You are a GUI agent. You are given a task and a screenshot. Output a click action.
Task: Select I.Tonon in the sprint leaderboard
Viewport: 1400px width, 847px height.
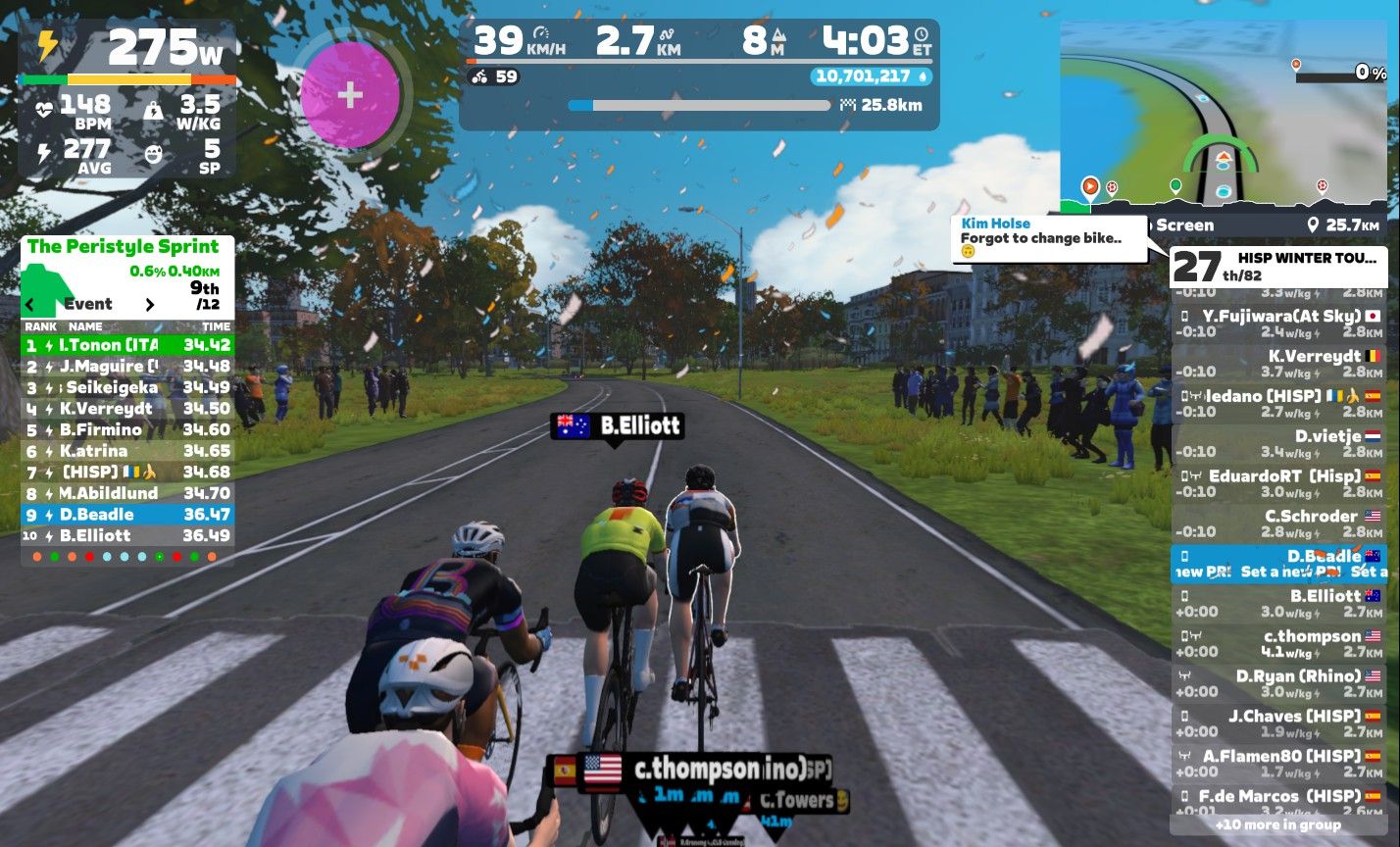tap(127, 345)
